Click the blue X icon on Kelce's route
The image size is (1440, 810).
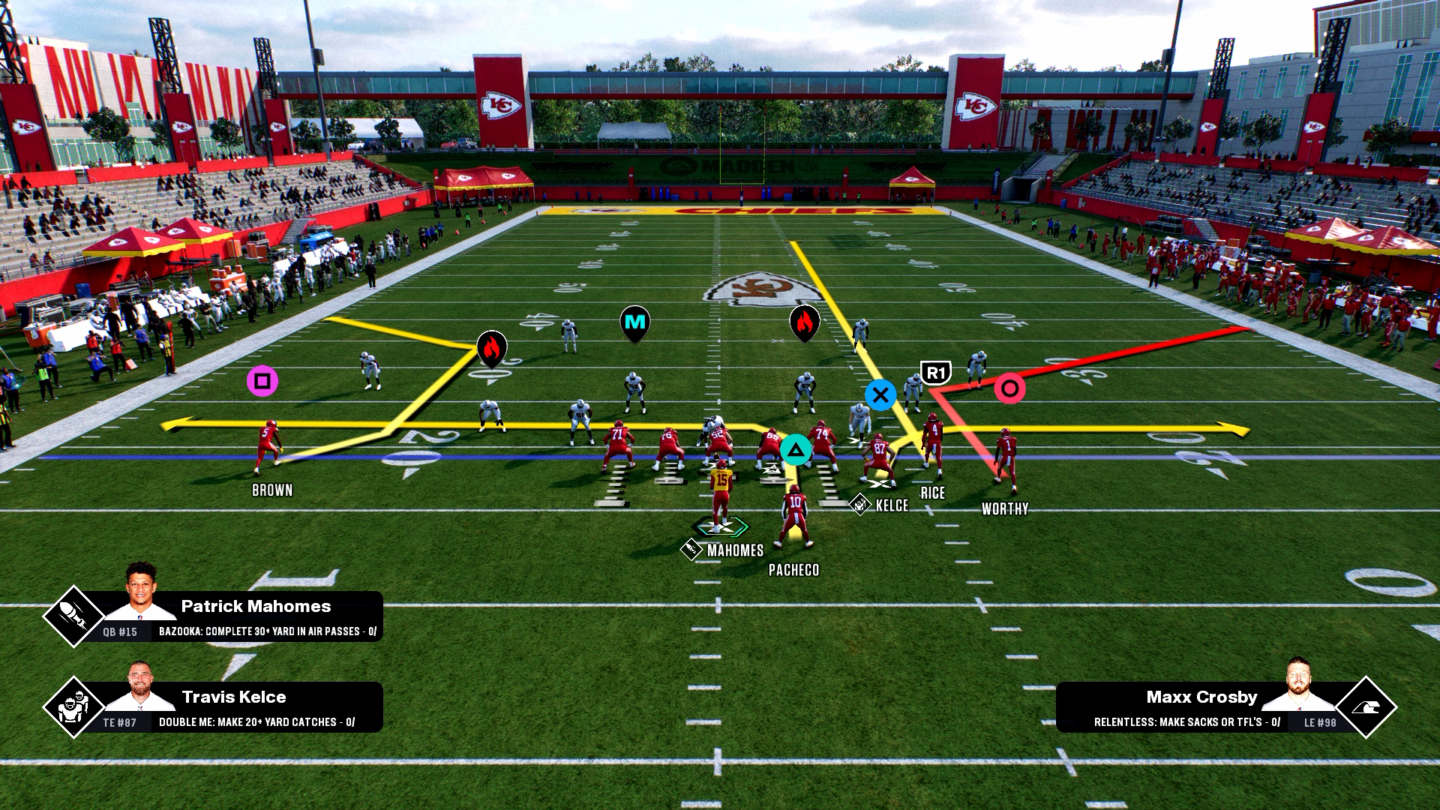(x=879, y=396)
